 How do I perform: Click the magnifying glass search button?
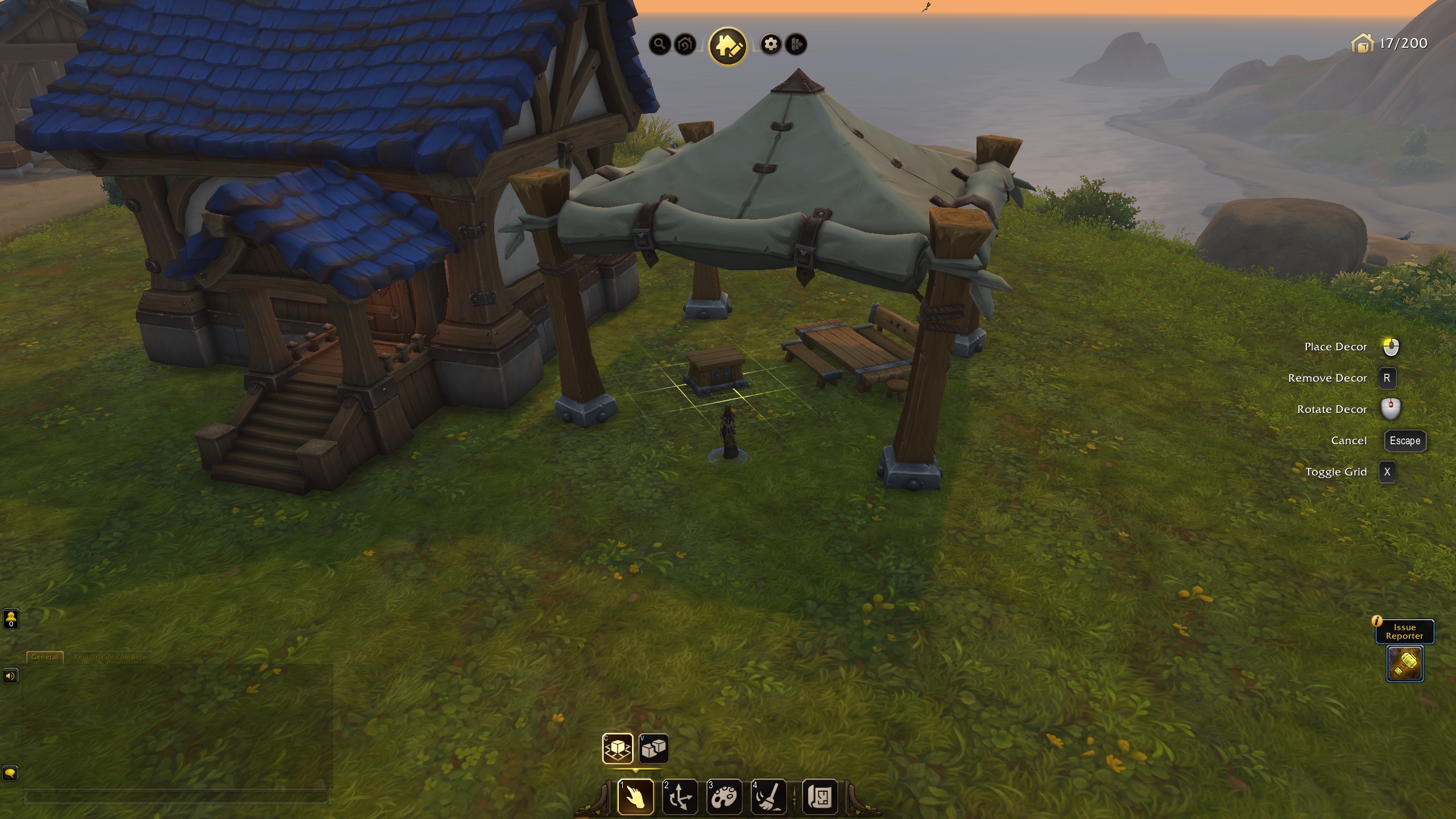pos(660,44)
